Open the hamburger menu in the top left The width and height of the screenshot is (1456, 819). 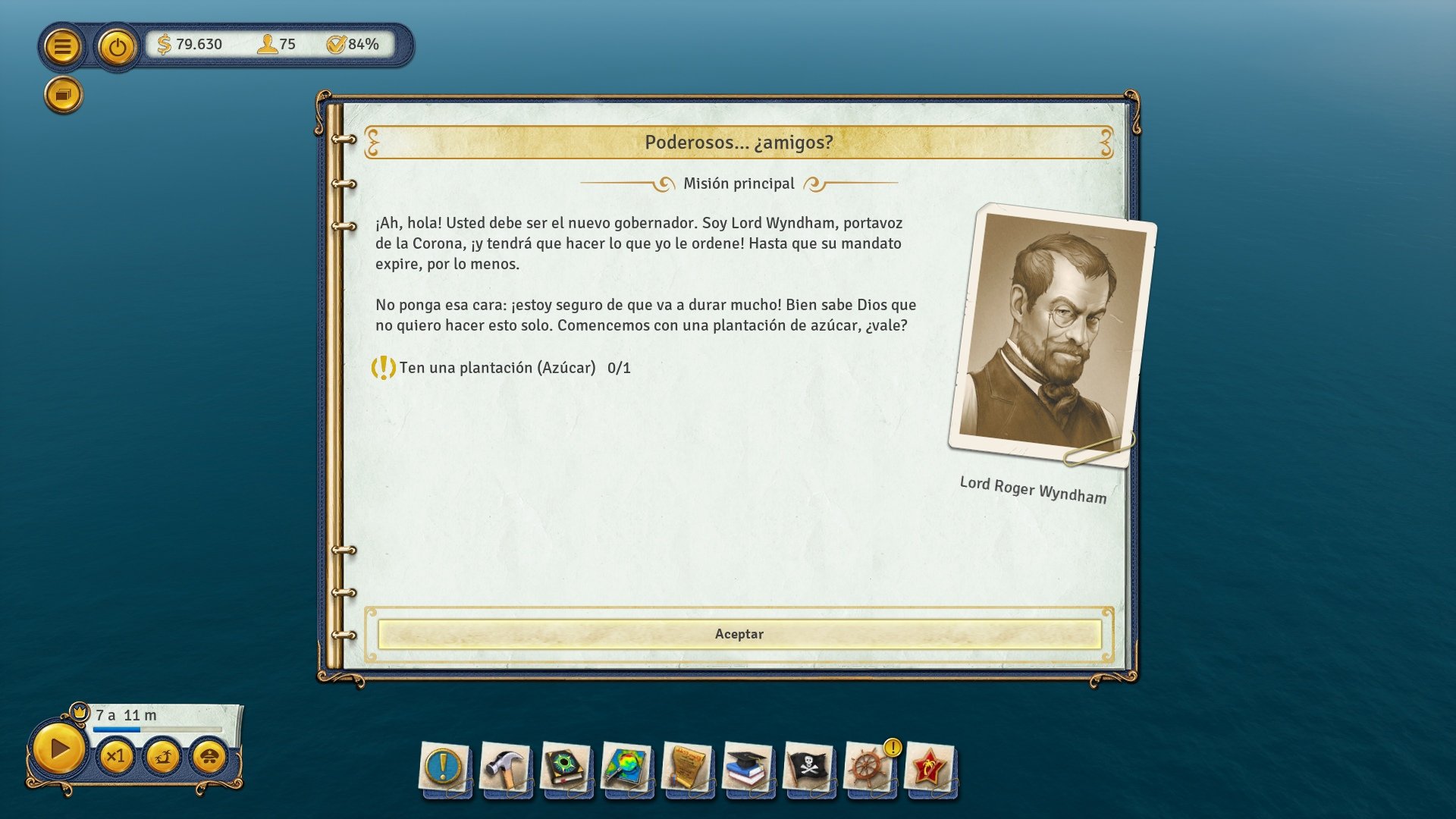pos(62,45)
